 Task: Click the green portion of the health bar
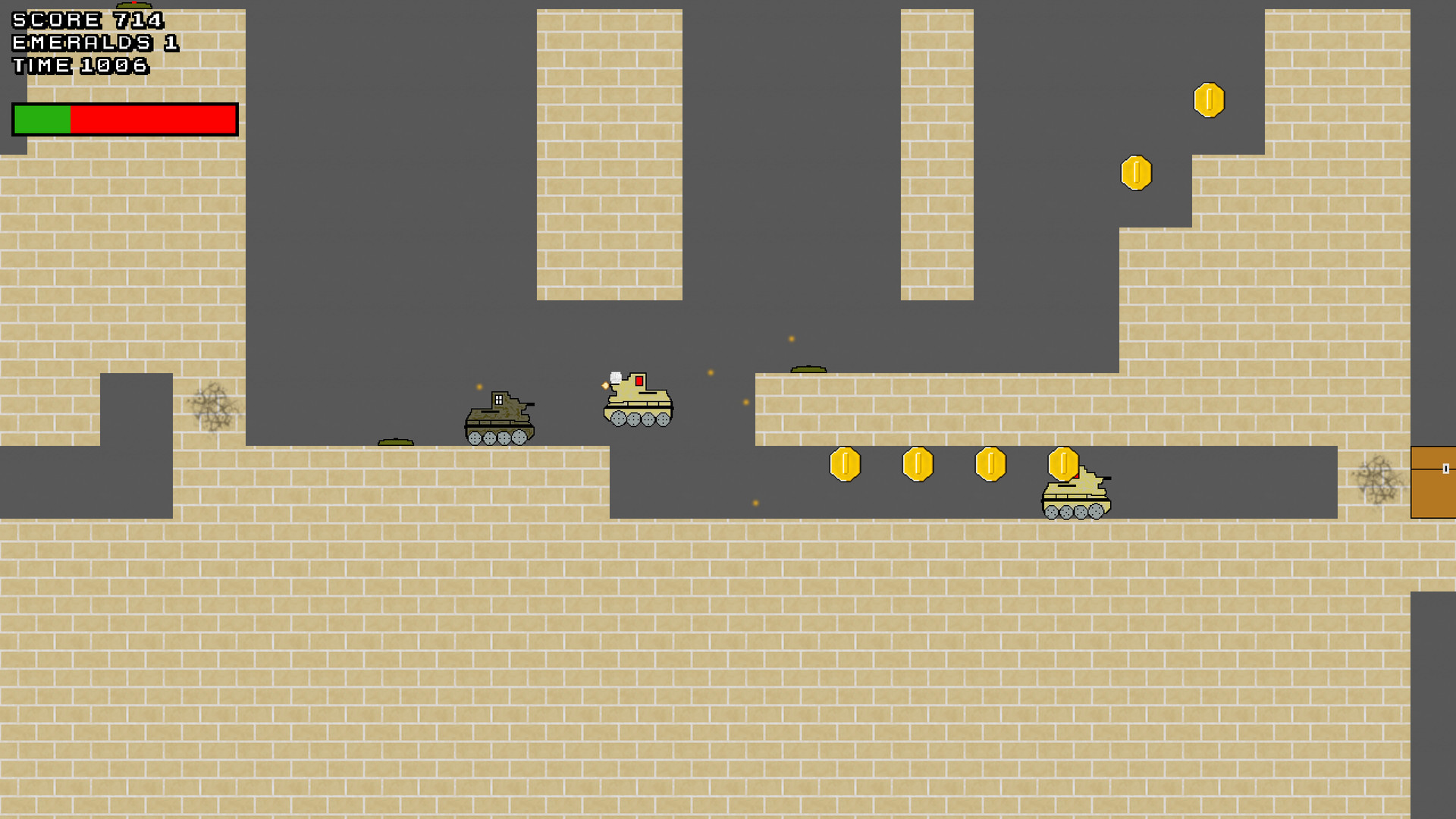pos(42,118)
